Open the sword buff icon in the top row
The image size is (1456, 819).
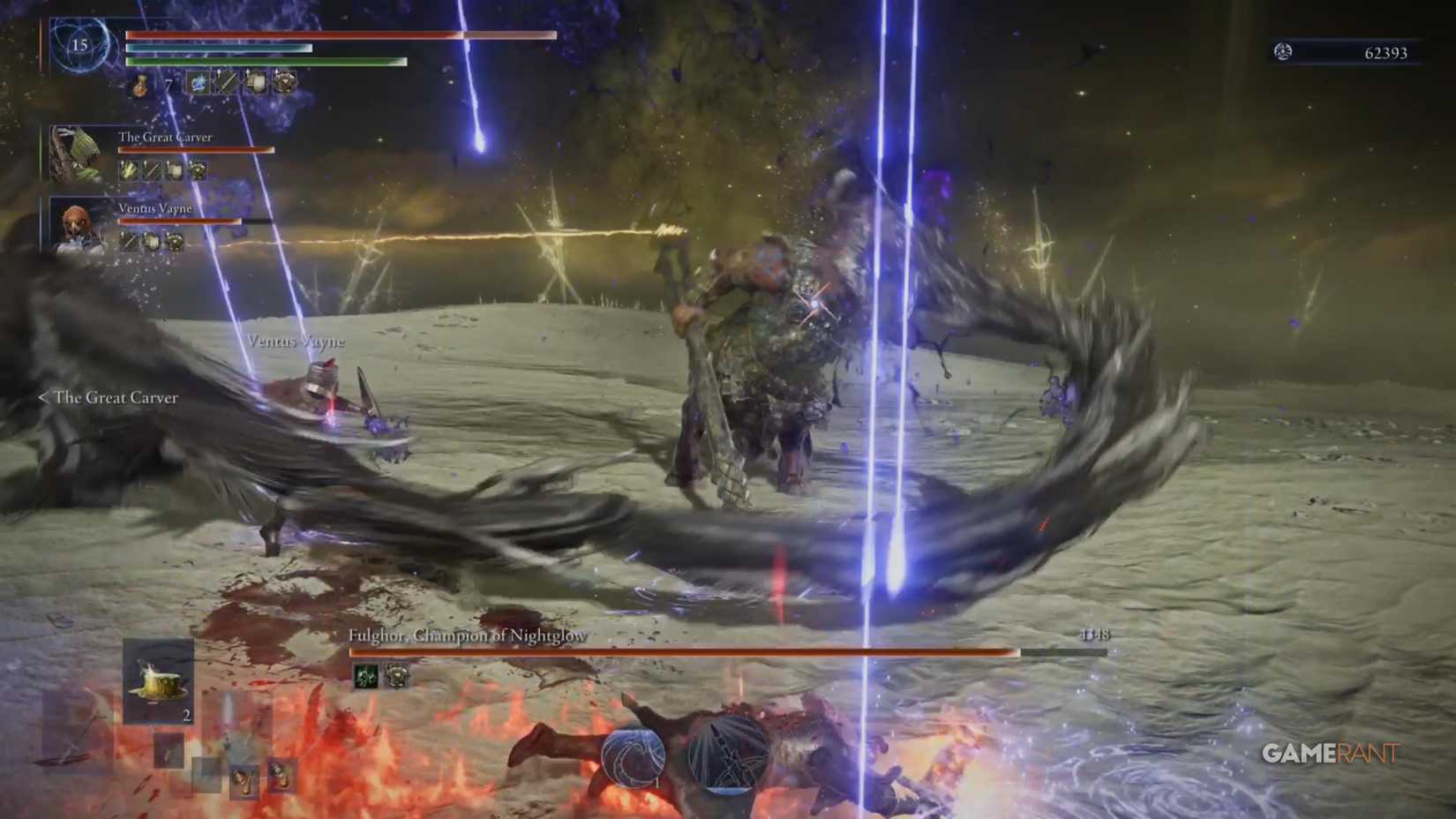point(226,84)
